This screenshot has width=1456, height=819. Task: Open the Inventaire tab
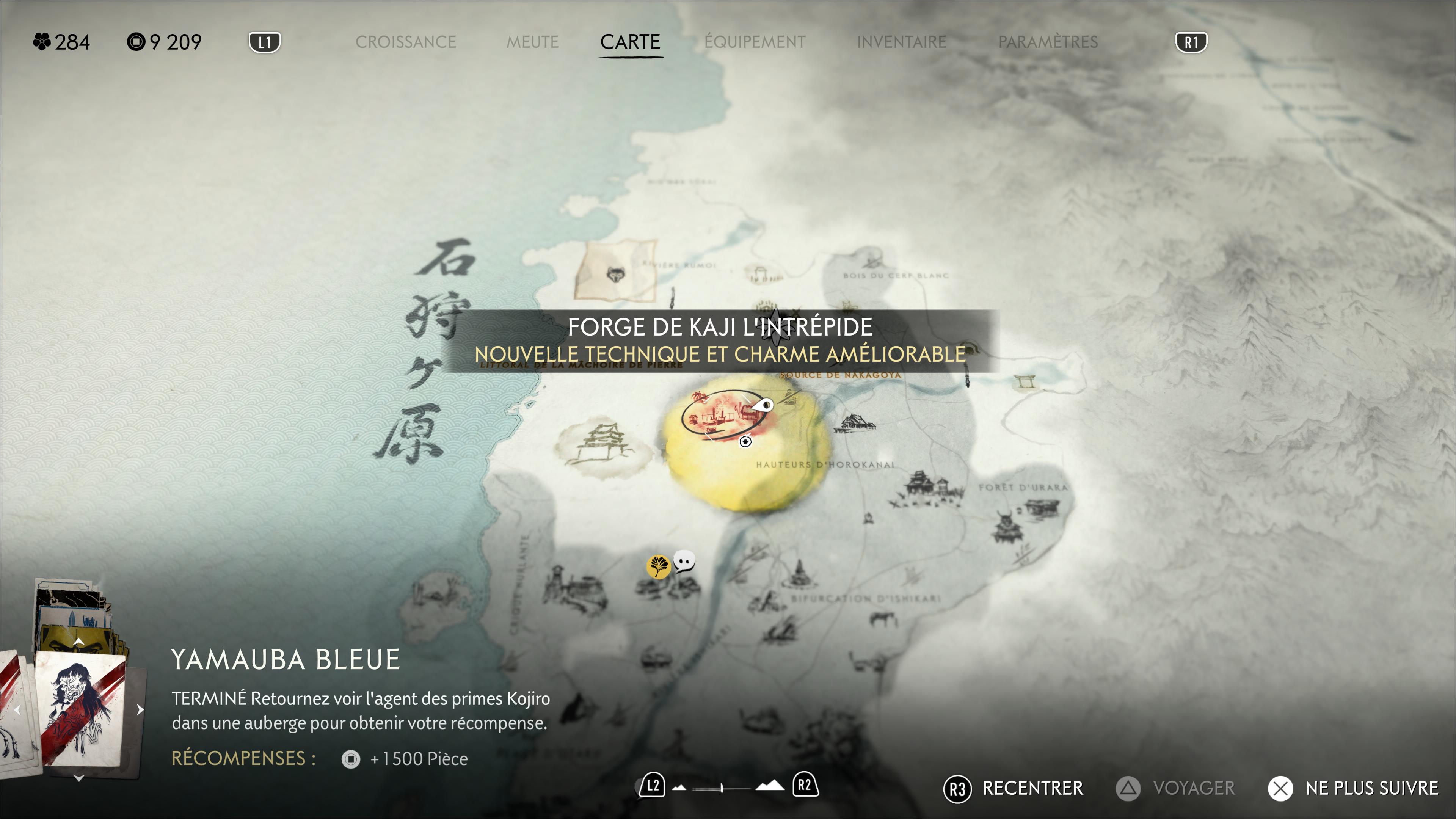901,42
